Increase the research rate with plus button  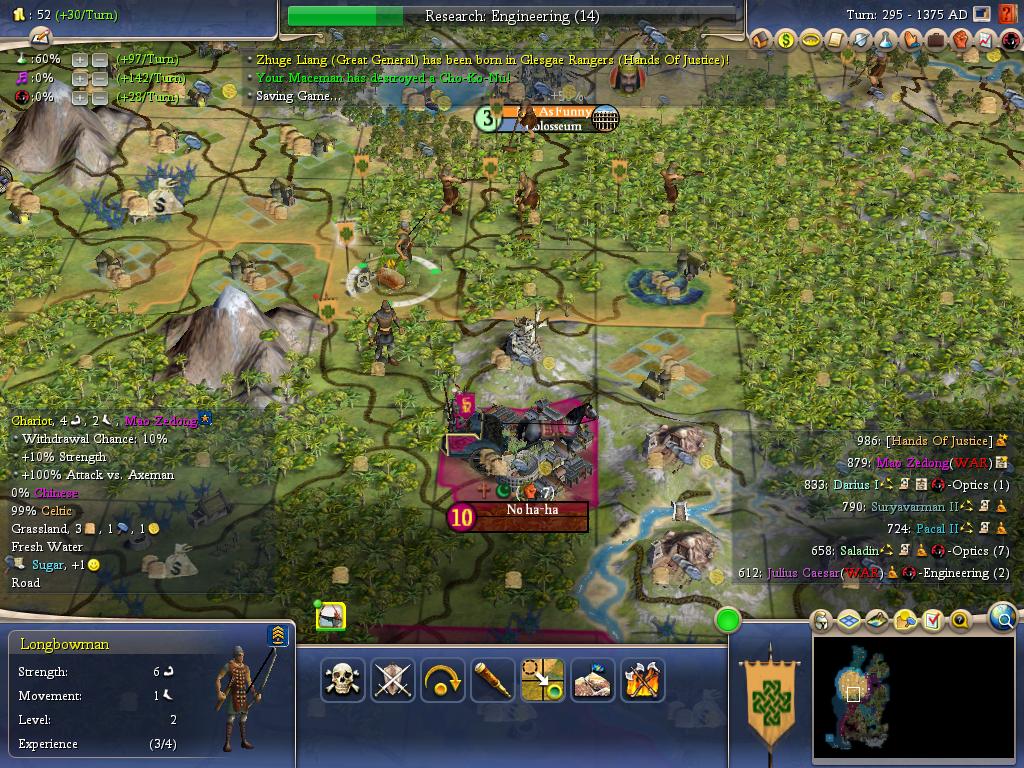(80, 59)
